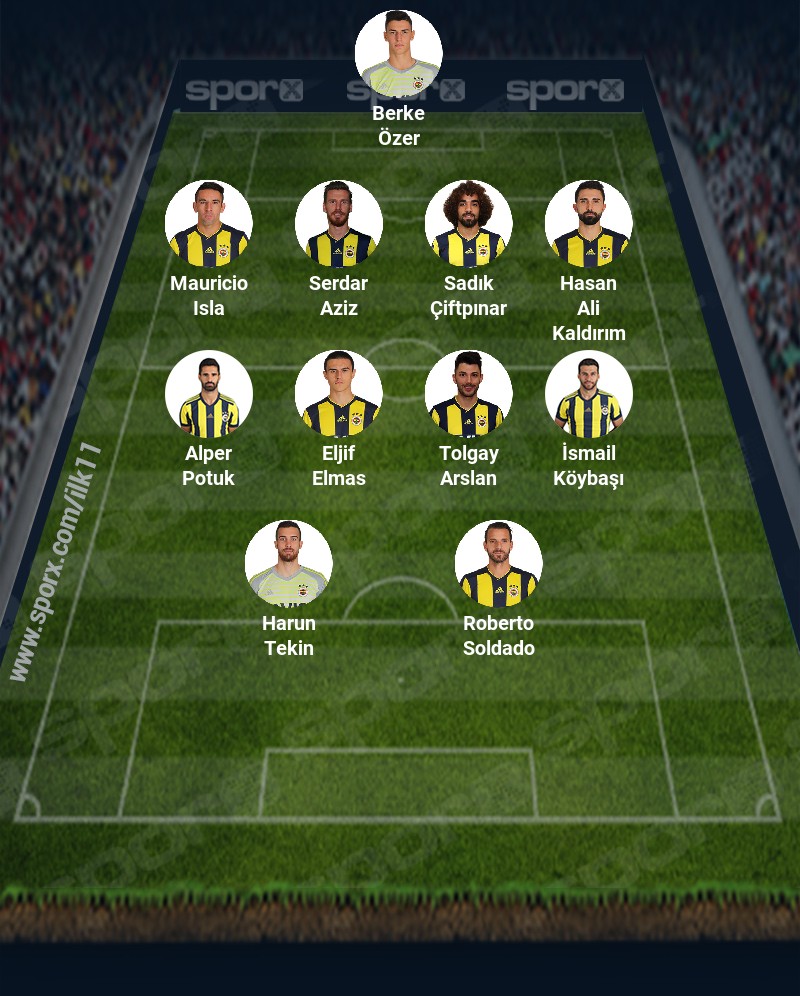This screenshot has width=800, height=996.
Task: Select İsmail Köybaşı's player portrait
Action: click(x=588, y=394)
